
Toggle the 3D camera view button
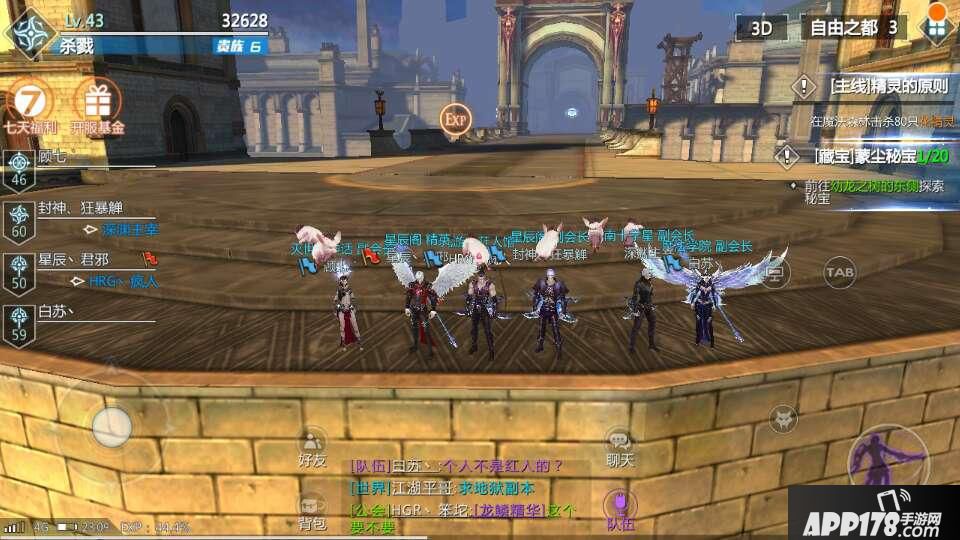point(762,28)
